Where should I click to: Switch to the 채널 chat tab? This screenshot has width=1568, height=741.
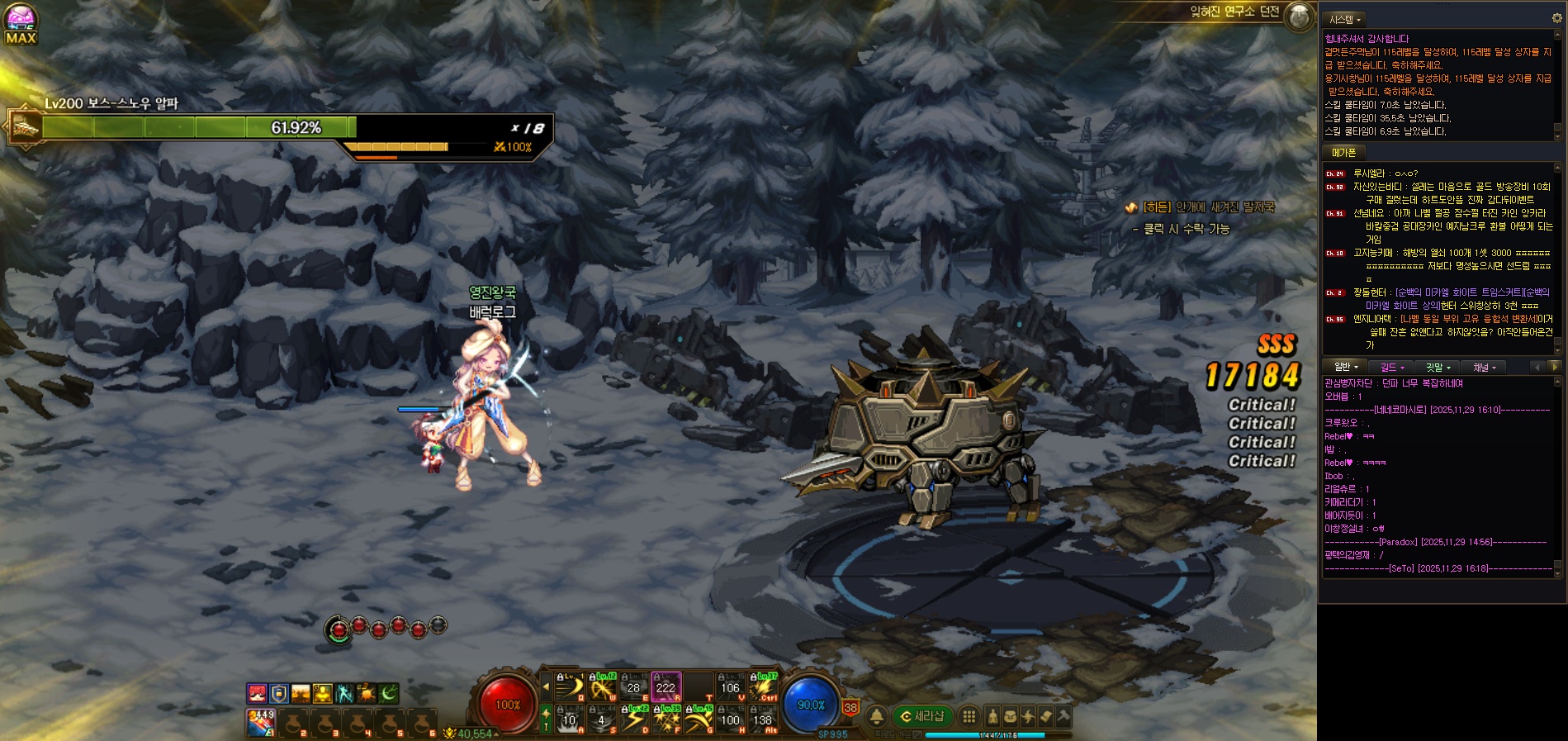coord(1484,367)
